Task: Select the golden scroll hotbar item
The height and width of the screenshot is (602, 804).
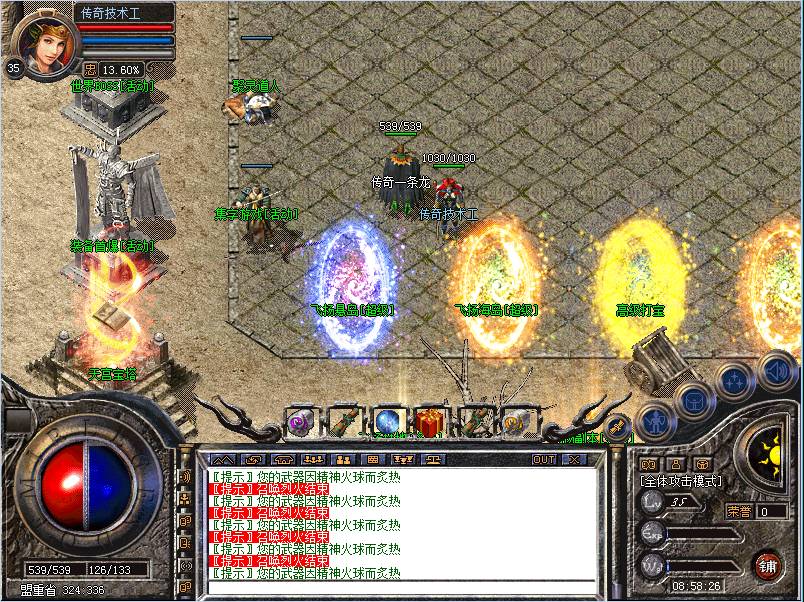Action: click(516, 422)
